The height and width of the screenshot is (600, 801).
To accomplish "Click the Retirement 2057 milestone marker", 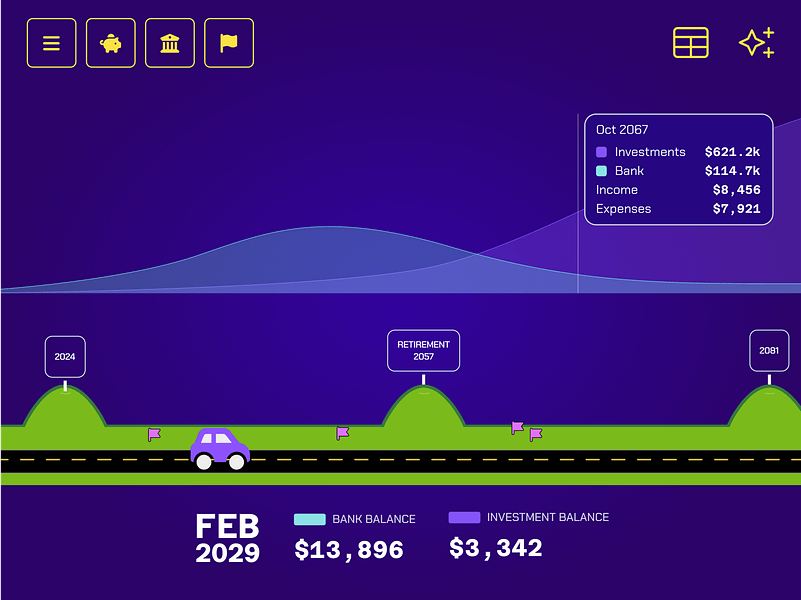I will coord(423,351).
